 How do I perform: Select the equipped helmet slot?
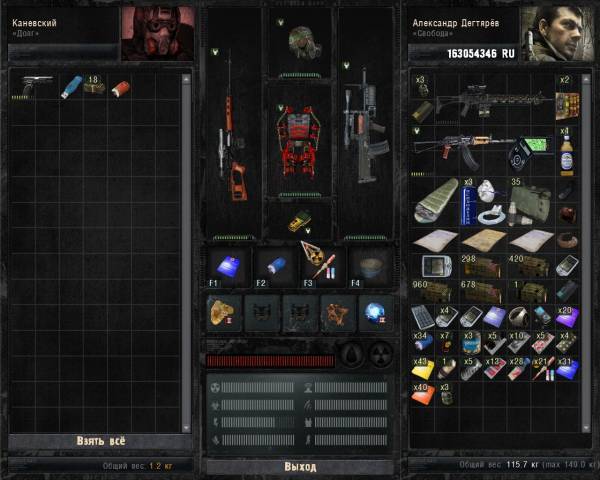click(301, 42)
